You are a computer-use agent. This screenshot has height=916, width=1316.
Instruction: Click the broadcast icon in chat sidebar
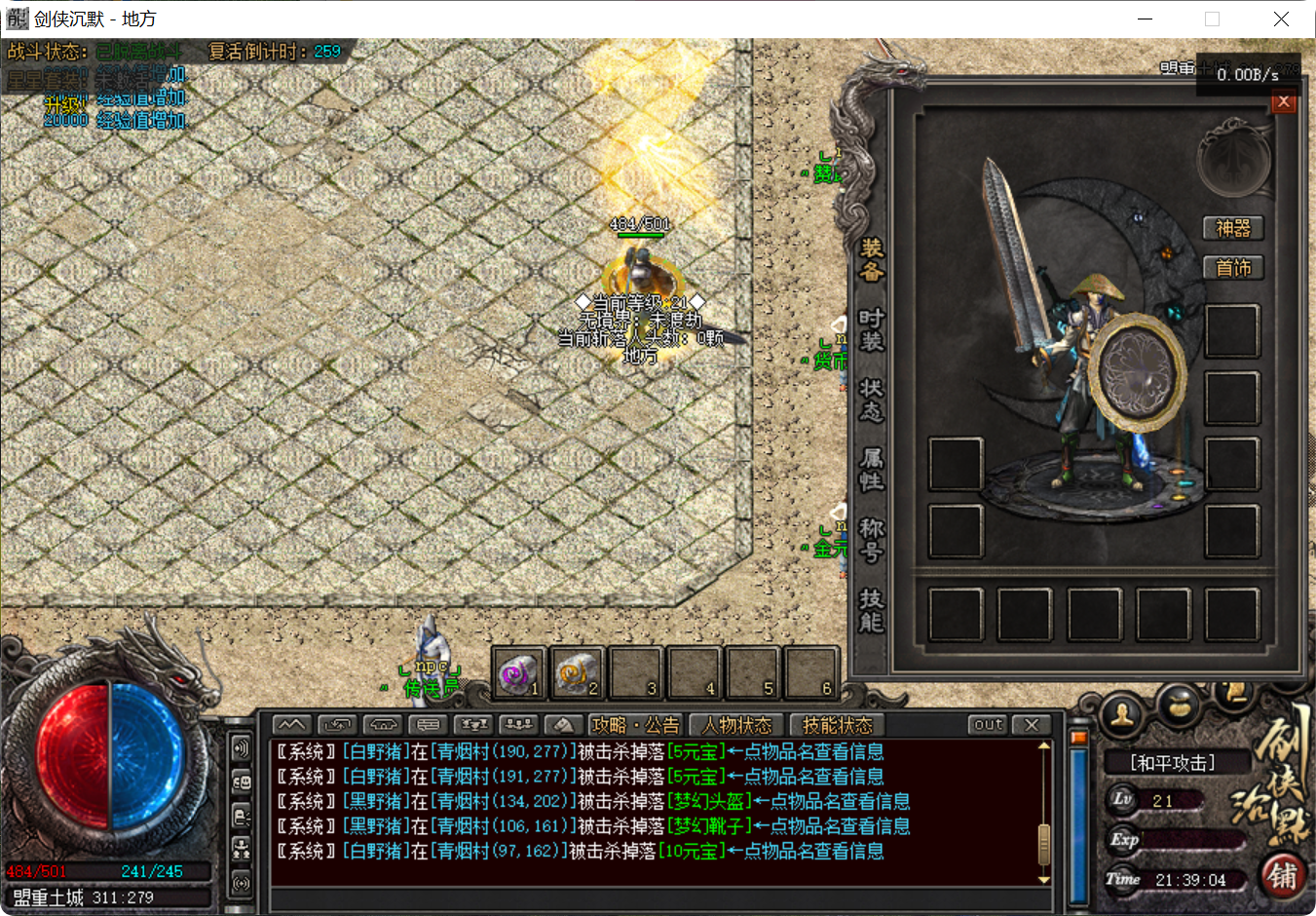(242, 879)
